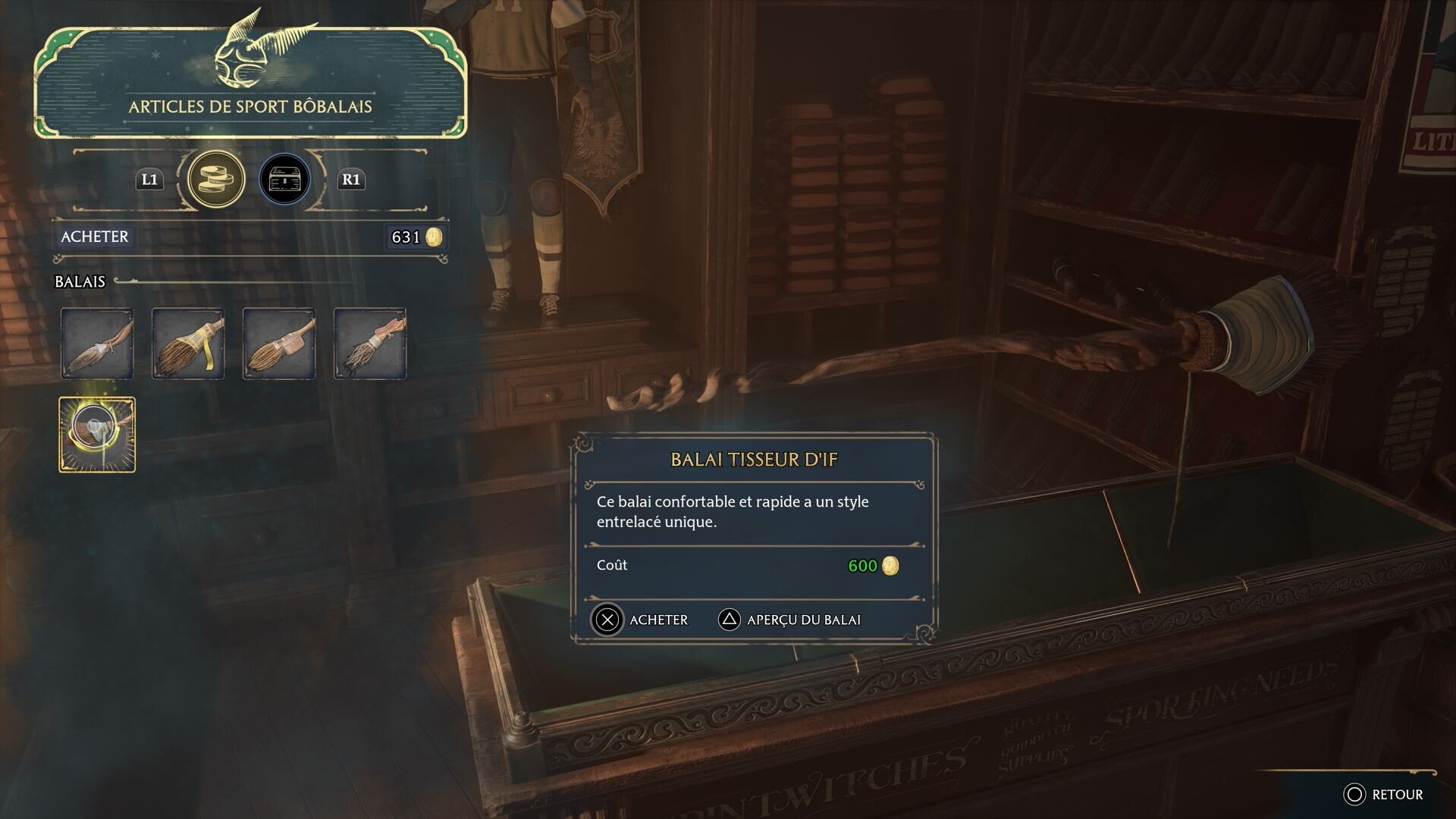Select the grey-bristled broom with silver band
The height and width of the screenshot is (819, 1456).
coord(97,344)
